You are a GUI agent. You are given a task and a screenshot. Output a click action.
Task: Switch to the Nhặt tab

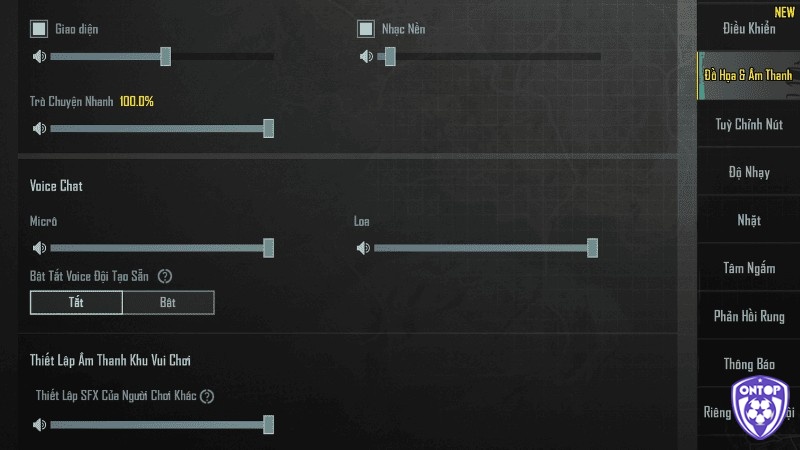749,220
